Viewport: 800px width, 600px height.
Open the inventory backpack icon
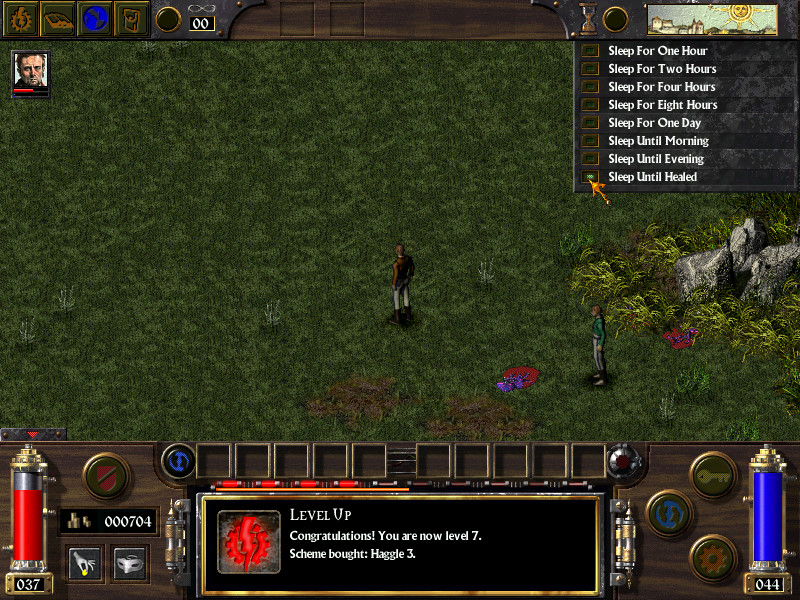(x=131, y=18)
